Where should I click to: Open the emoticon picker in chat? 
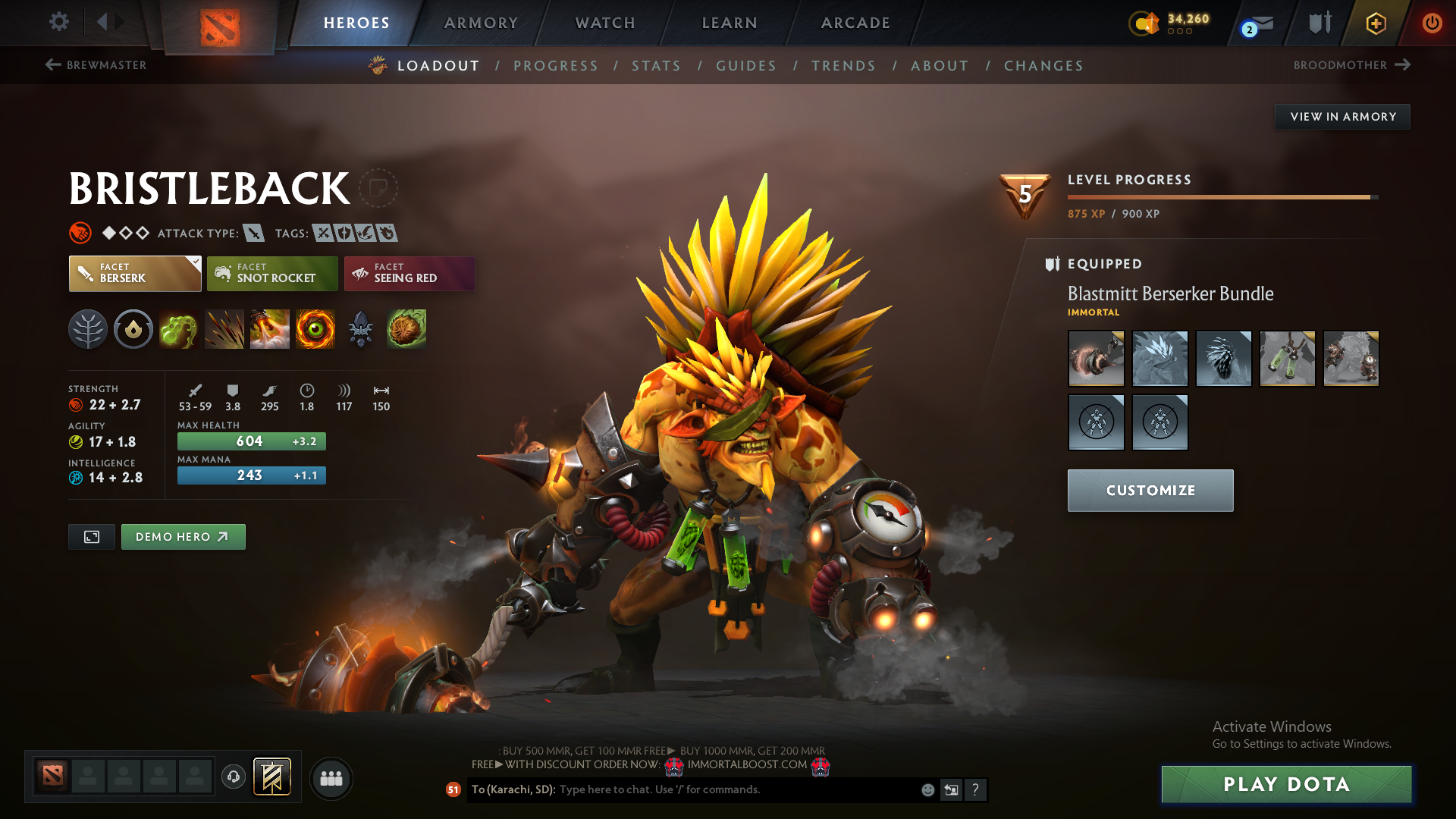click(927, 789)
